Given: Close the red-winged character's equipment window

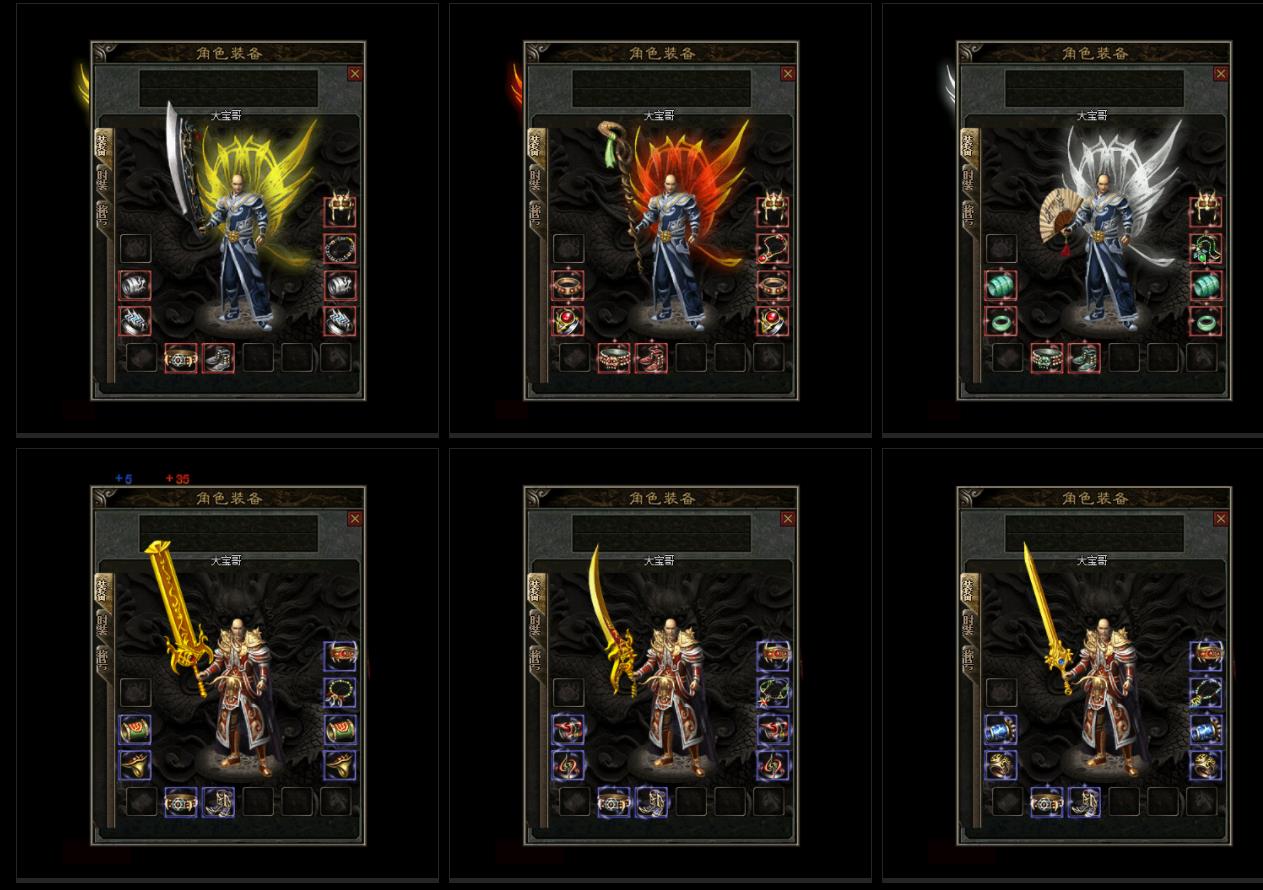Looking at the screenshot, I should pos(788,73).
